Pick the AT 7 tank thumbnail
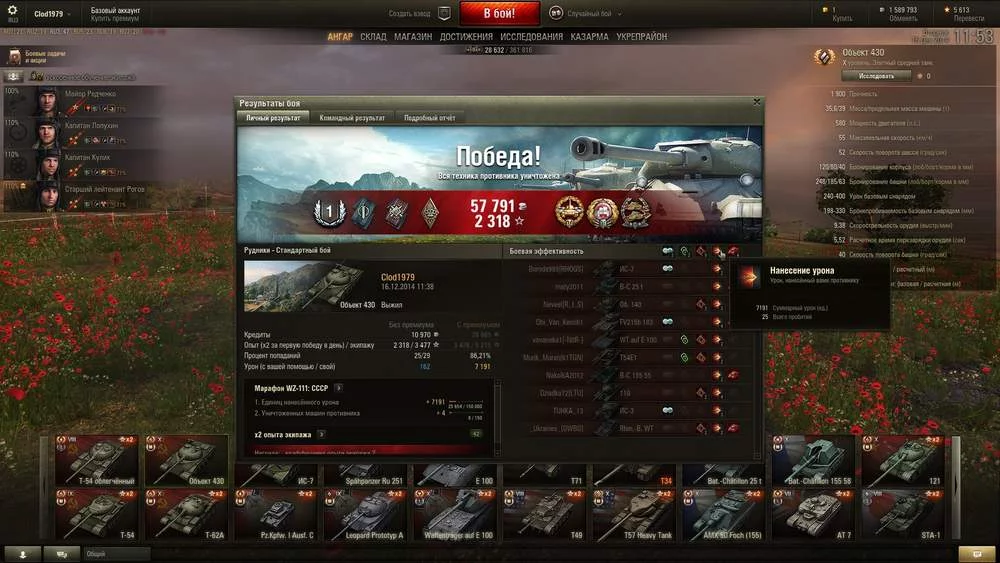The image size is (1000, 563). (815, 513)
